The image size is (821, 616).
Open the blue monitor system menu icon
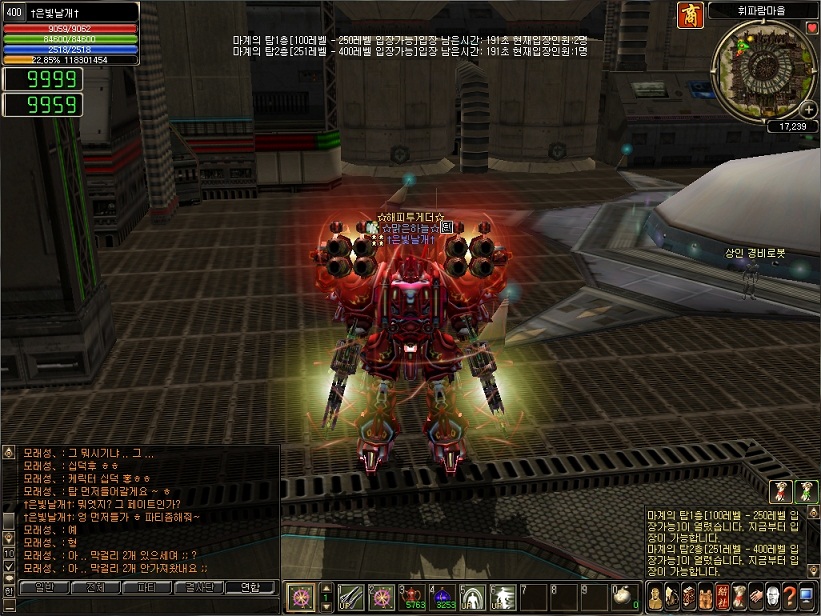tap(805, 597)
